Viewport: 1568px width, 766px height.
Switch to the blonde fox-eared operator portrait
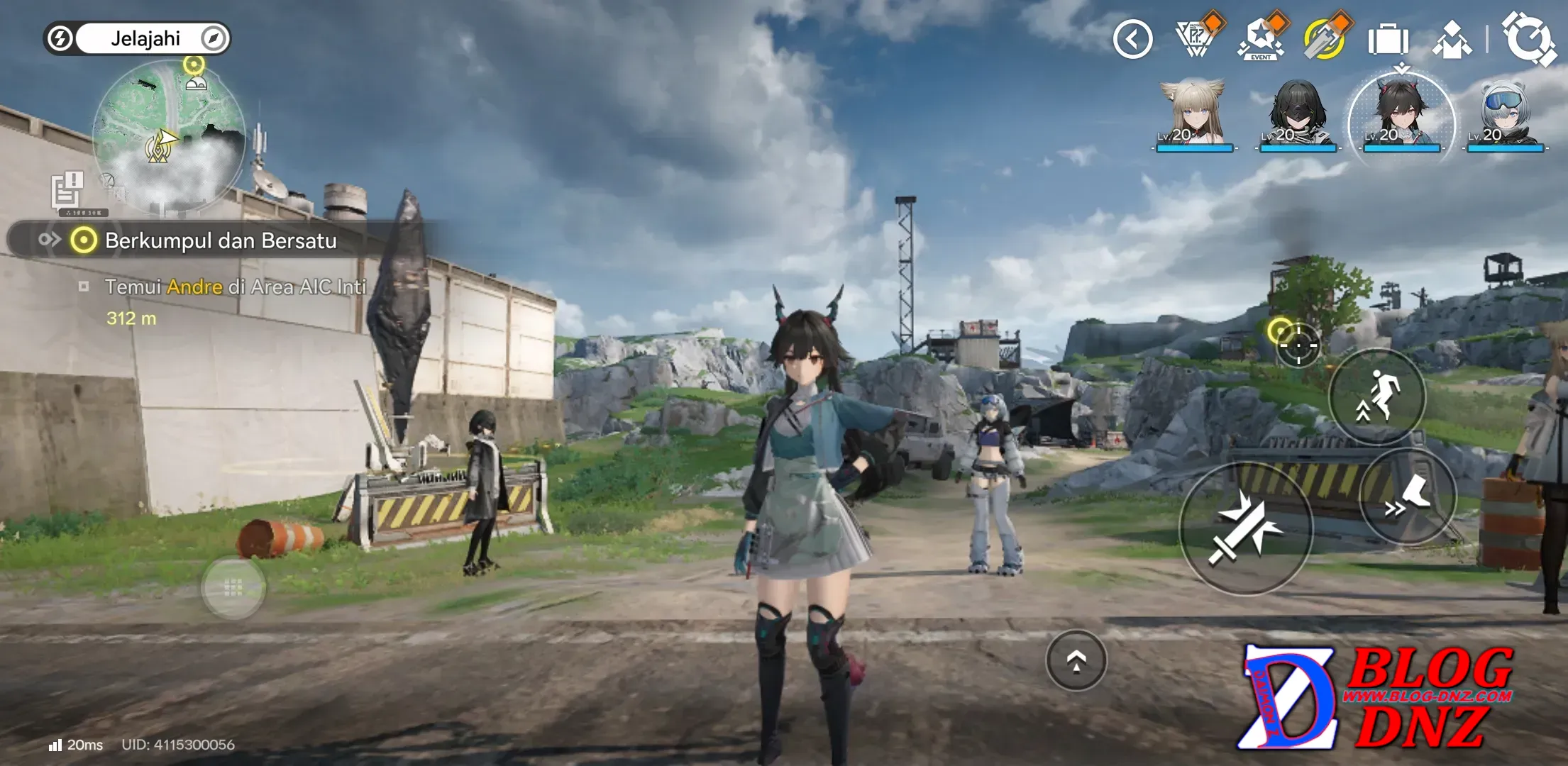(x=1193, y=115)
